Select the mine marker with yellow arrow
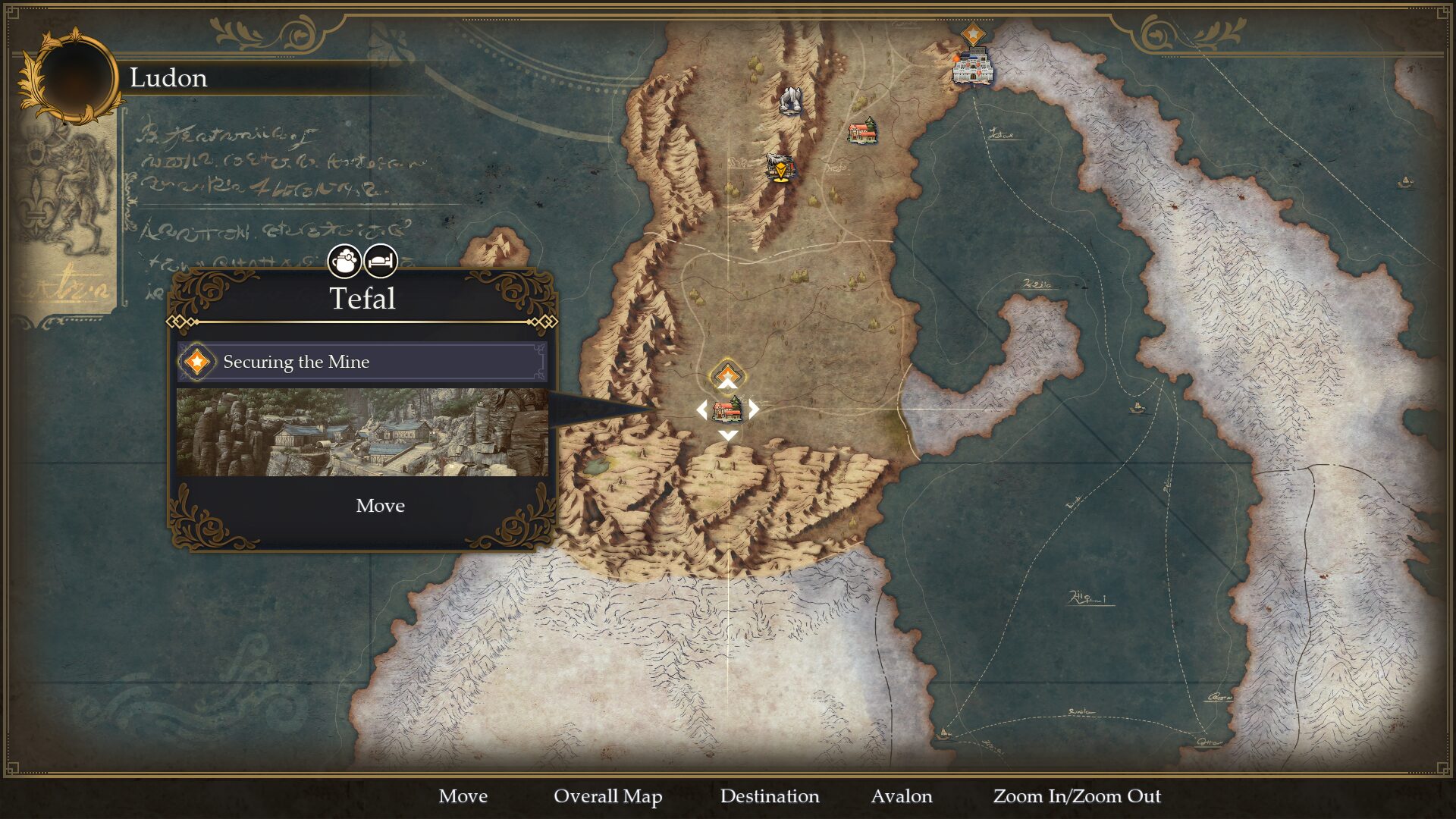 pyautogui.click(x=780, y=167)
